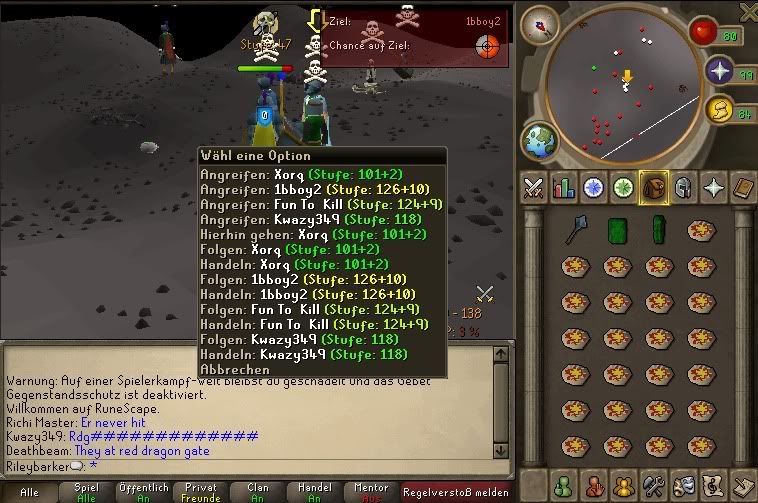This screenshot has width=758, height=503.
Task: Open the spellbook tab
Action: pyautogui.click(x=743, y=187)
